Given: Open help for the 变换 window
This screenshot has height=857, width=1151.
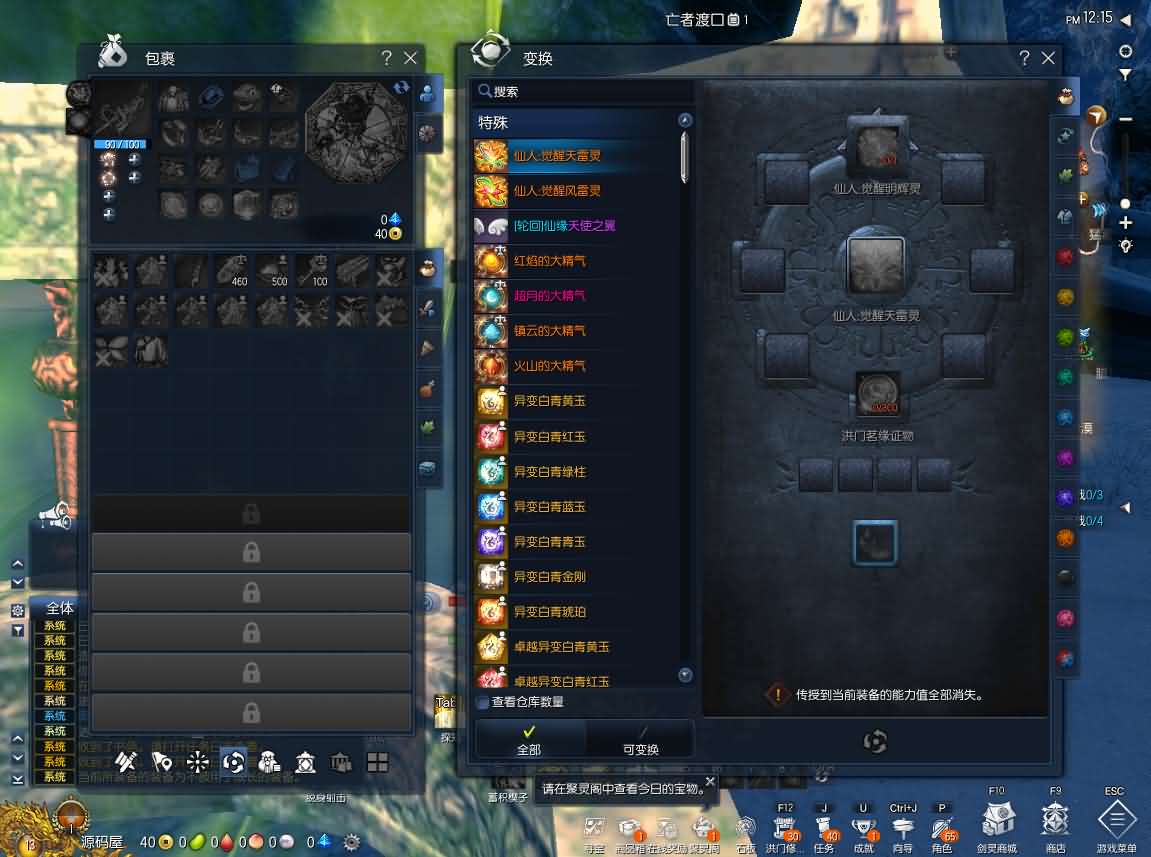Looking at the screenshot, I should coord(1024,58).
